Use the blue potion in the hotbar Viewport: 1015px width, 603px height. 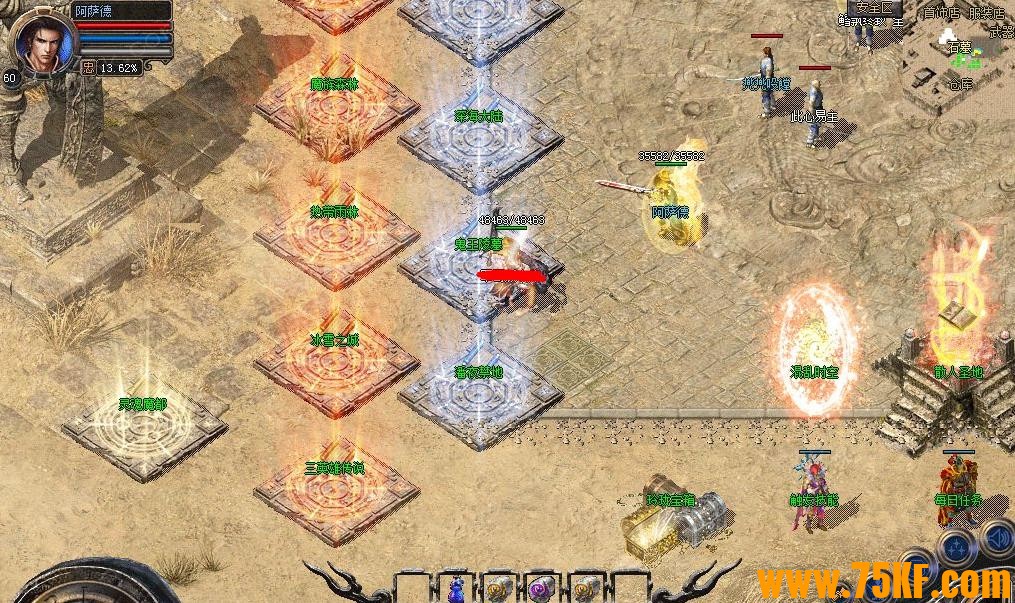click(455, 588)
